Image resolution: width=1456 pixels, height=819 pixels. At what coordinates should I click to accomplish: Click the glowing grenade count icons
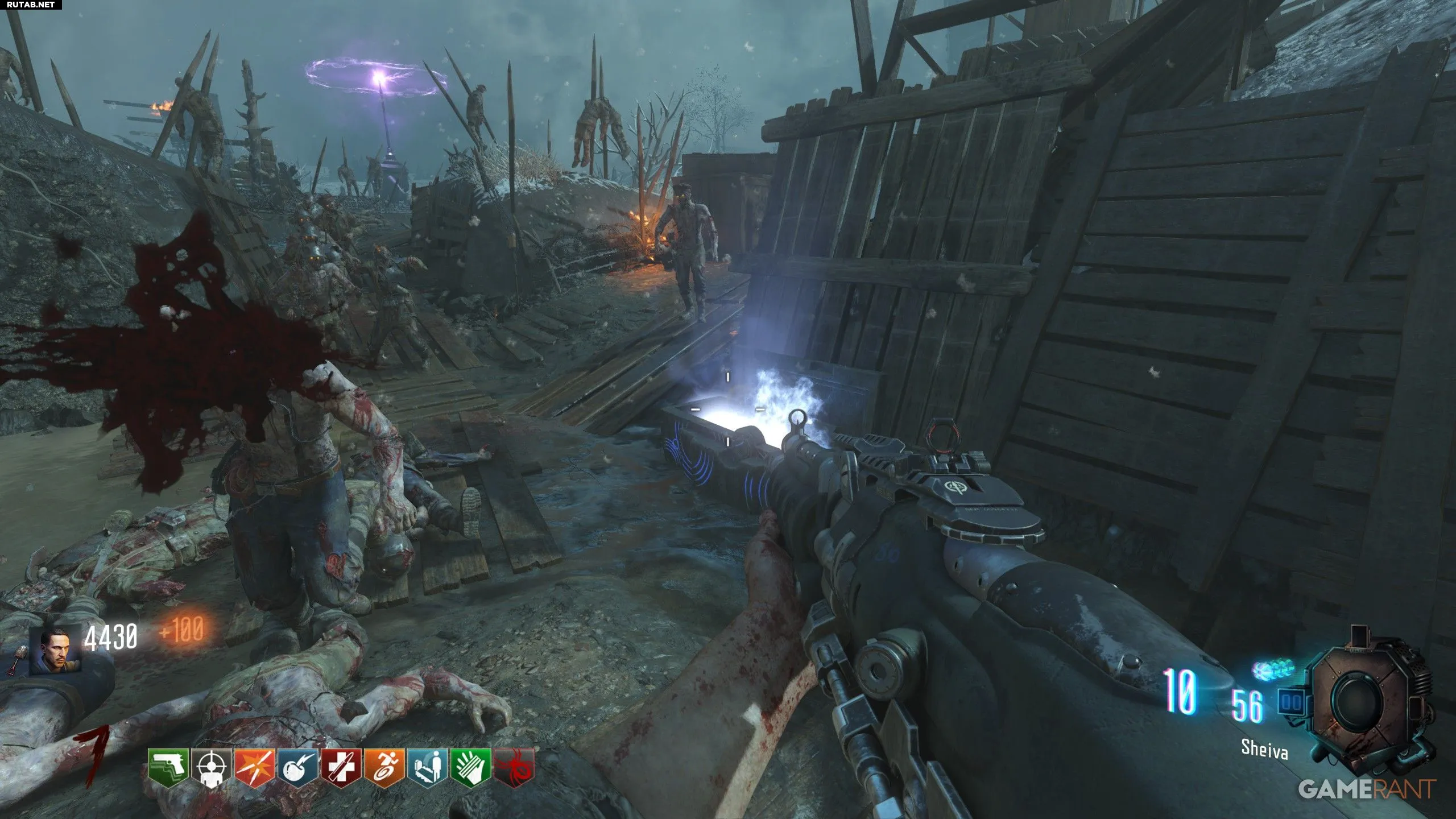1273,669
